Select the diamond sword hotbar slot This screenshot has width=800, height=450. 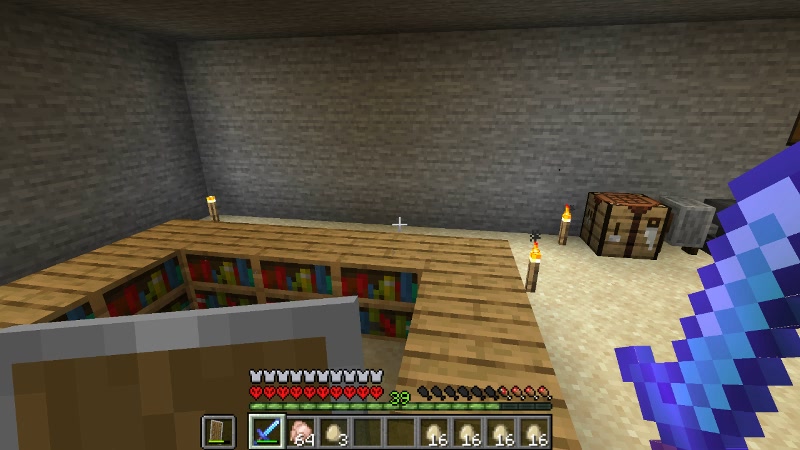[267, 431]
